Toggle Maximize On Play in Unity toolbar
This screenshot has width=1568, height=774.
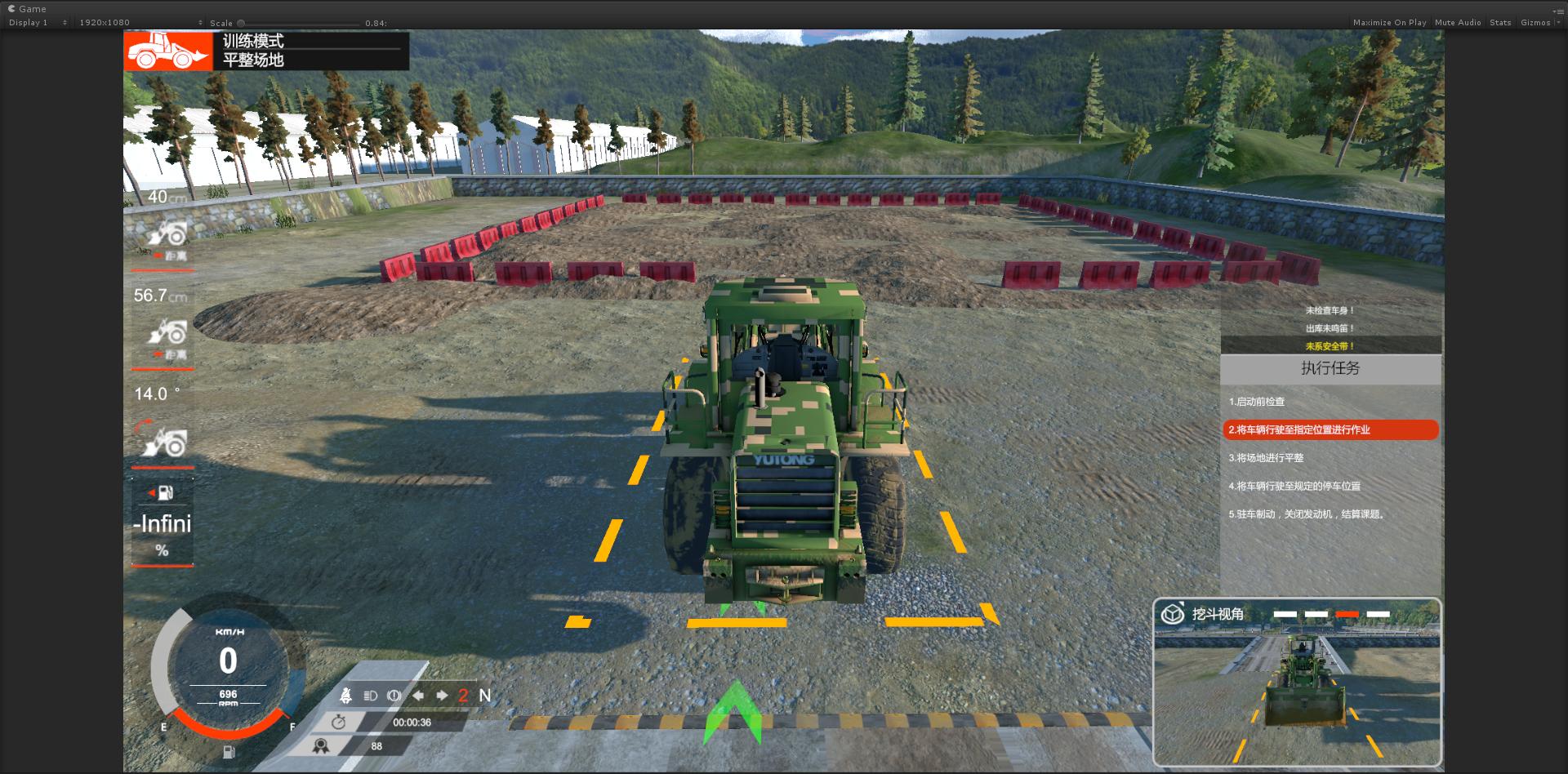click(1389, 23)
